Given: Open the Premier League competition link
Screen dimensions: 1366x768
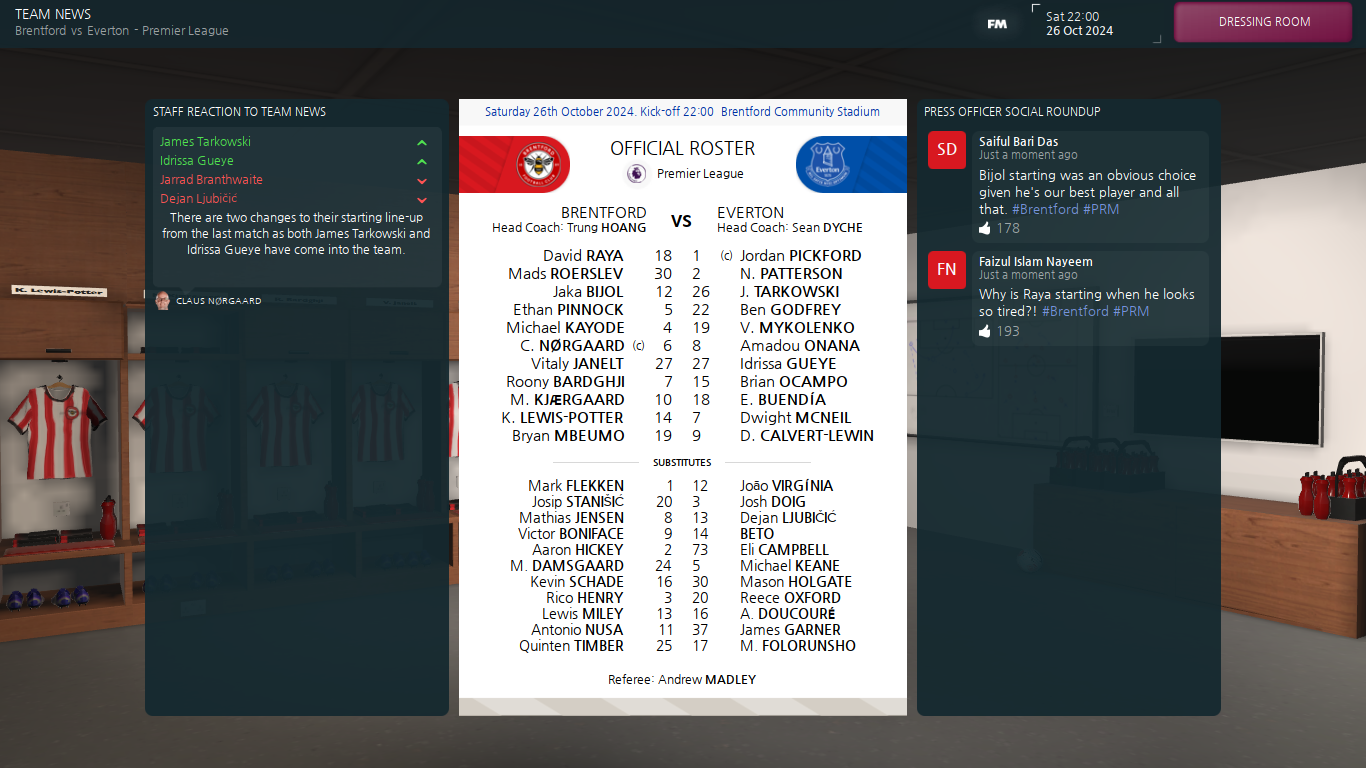Looking at the screenshot, I should pos(699,174).
